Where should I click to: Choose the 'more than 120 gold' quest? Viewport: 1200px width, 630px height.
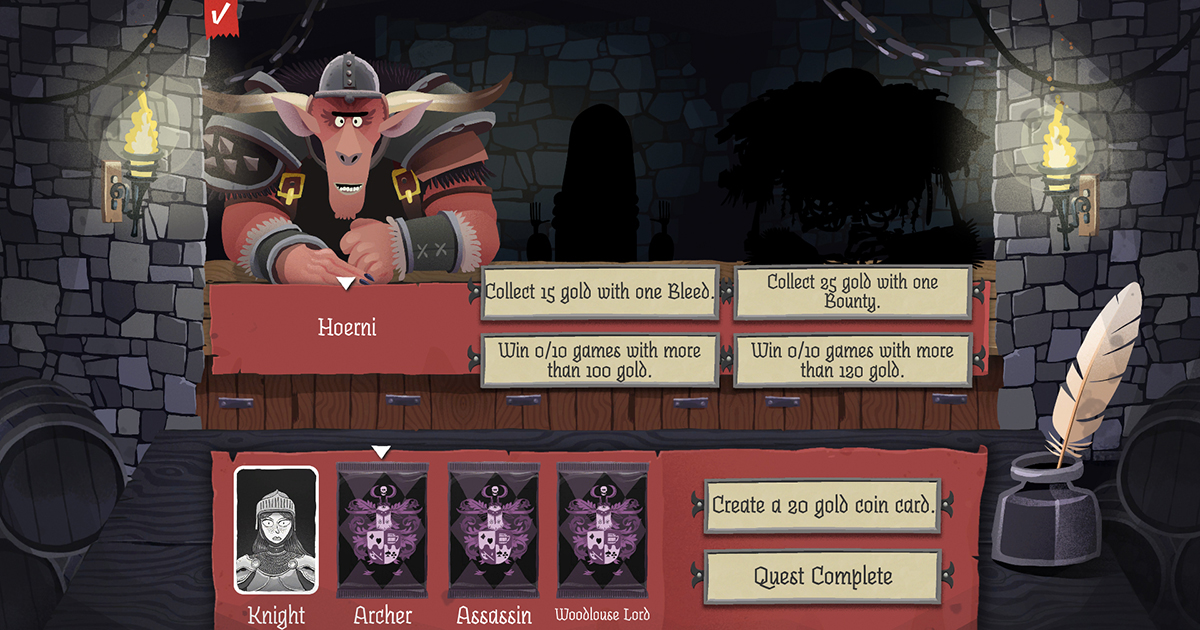click(852, 360)
